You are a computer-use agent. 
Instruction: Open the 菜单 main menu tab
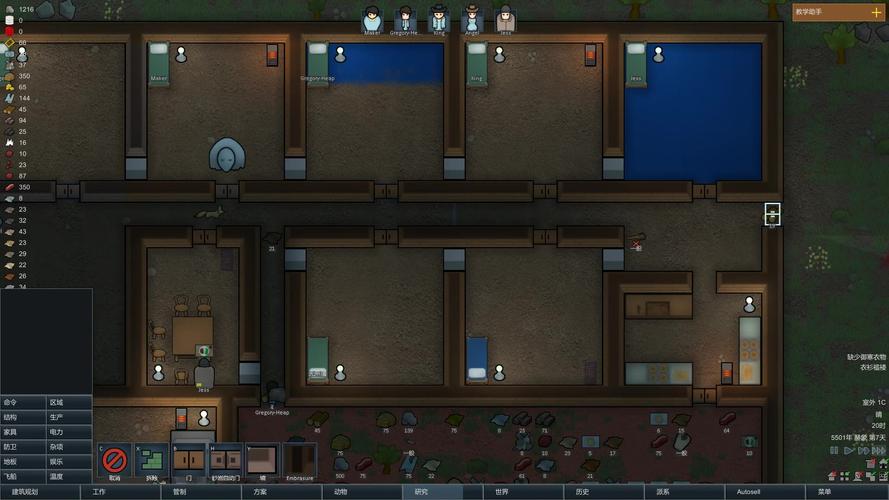coord(824,492)
